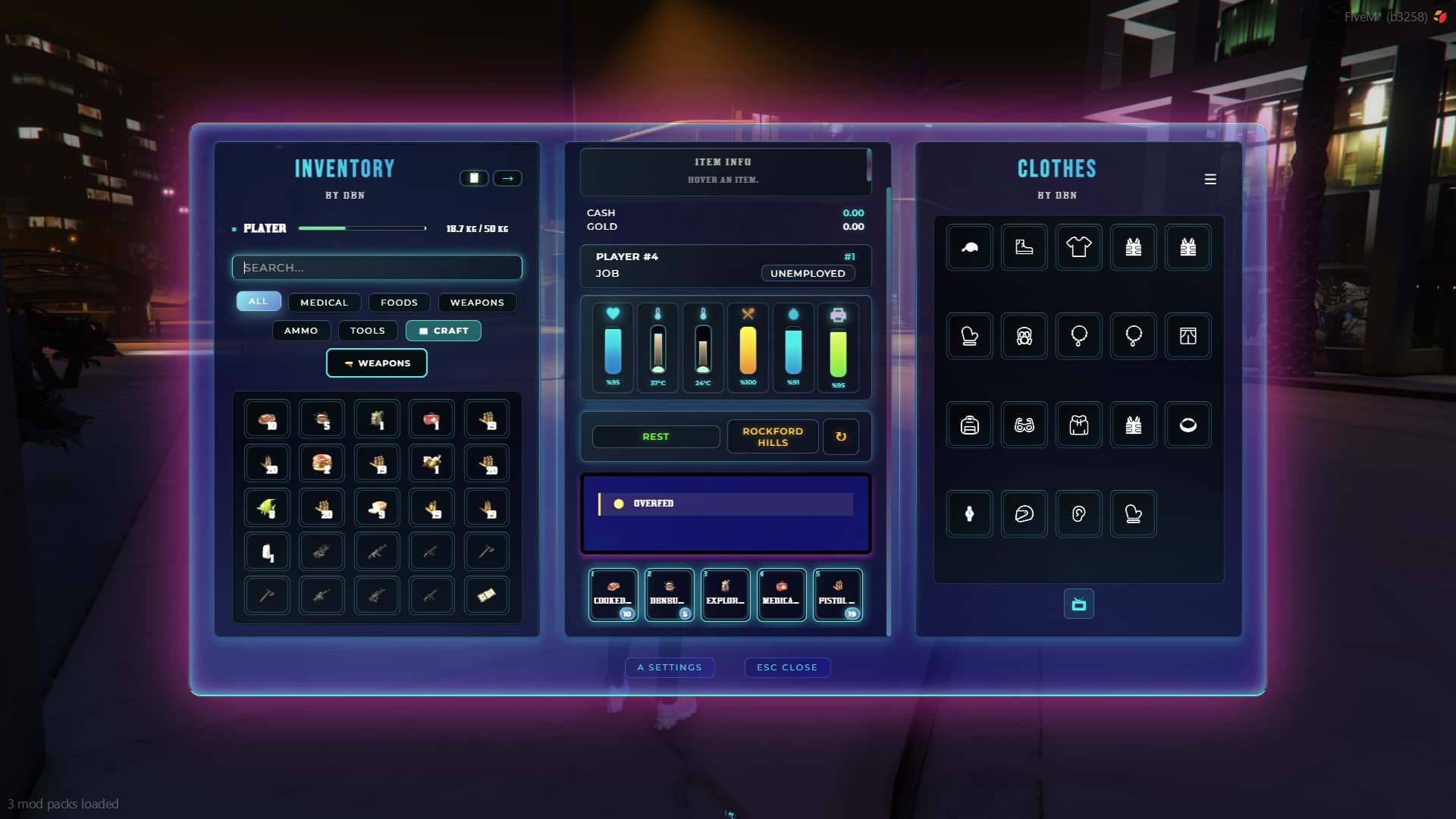Click the ESC CLOSE button
Image resolution: width=1456 pixels, height=819 pixels.
[787, 667]
